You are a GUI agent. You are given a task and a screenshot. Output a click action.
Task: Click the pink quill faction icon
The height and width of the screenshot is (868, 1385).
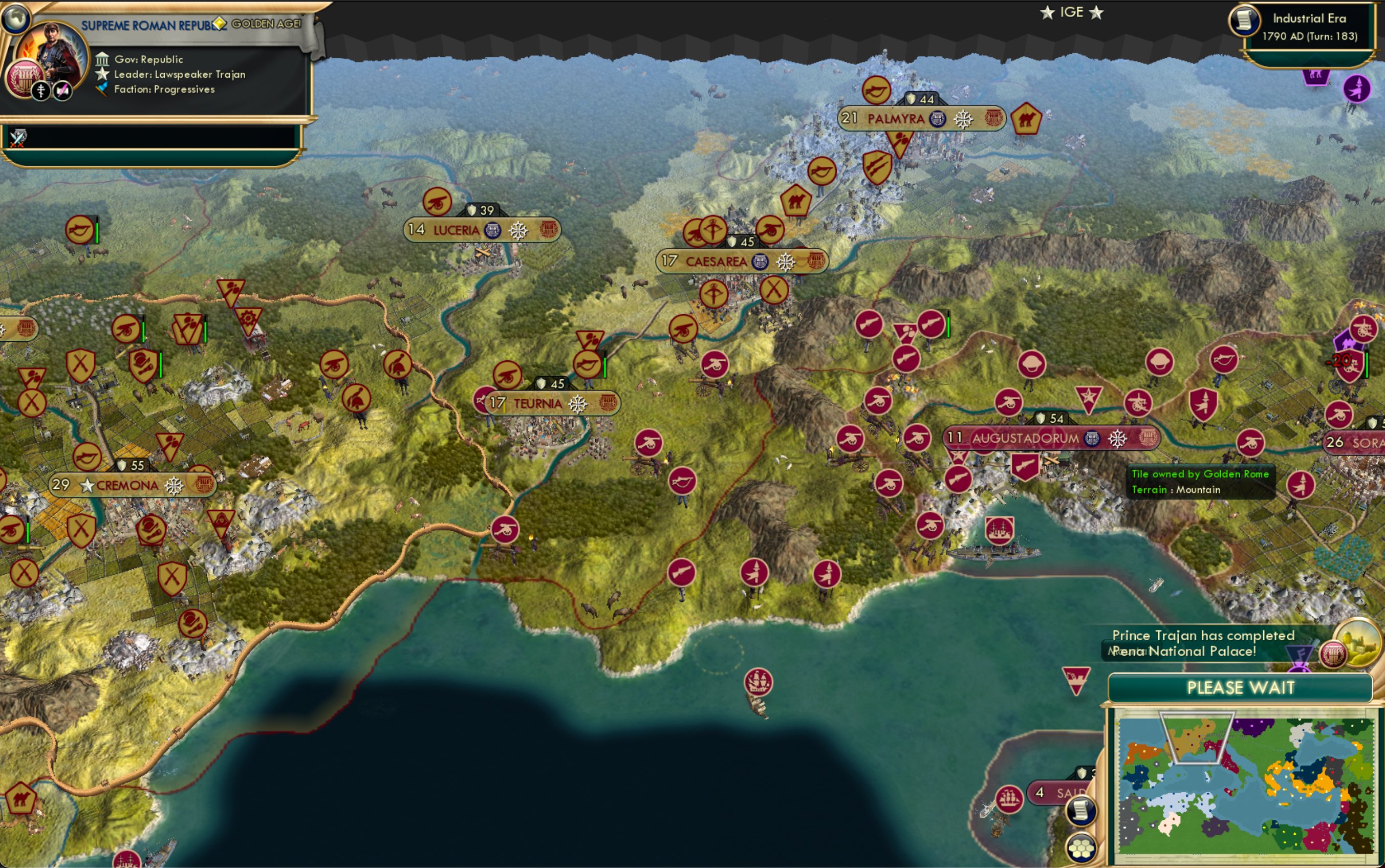coord(62,92)
